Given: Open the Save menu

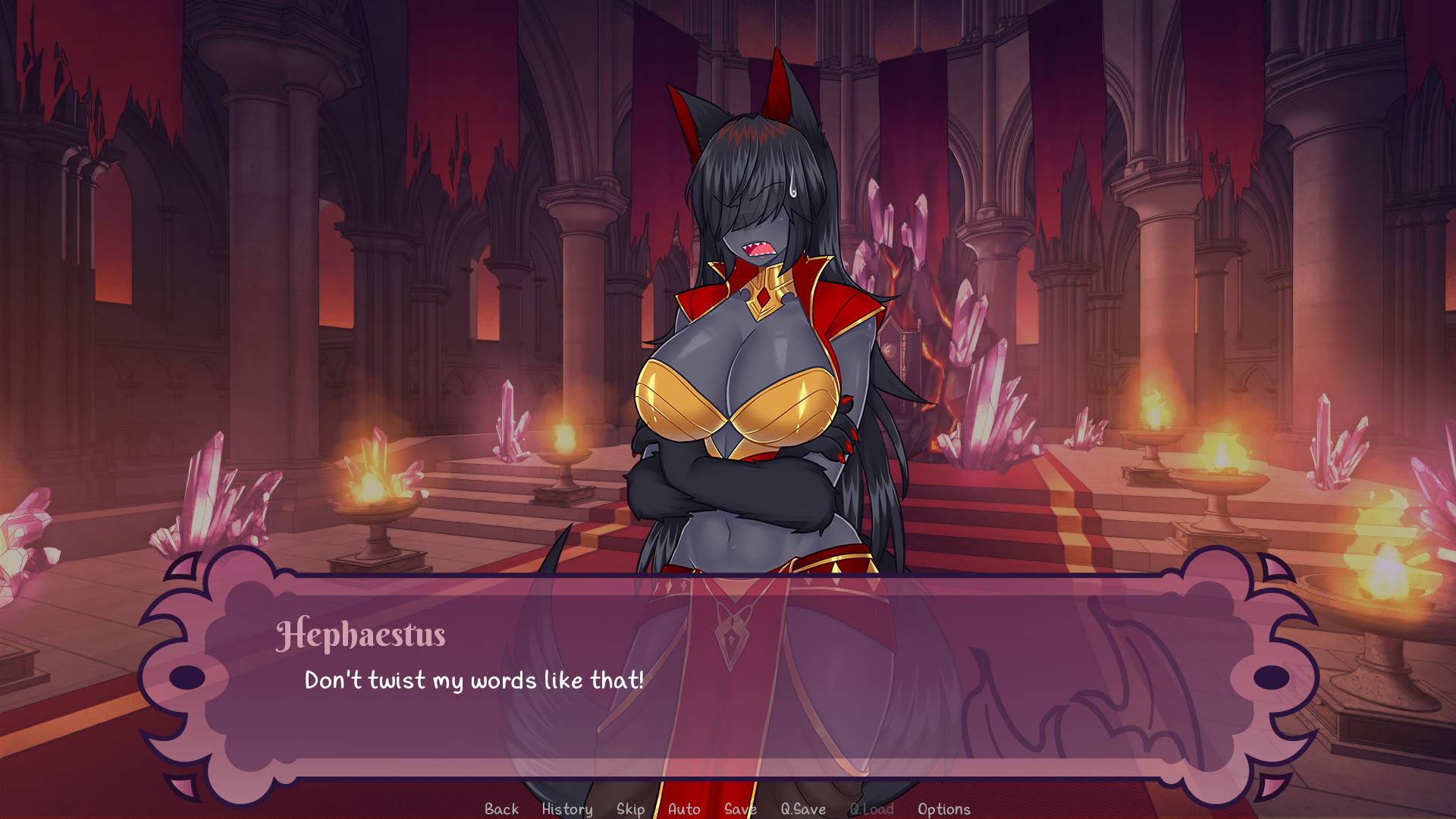Looking at the screenshot, I should click(x=740, y=809).
